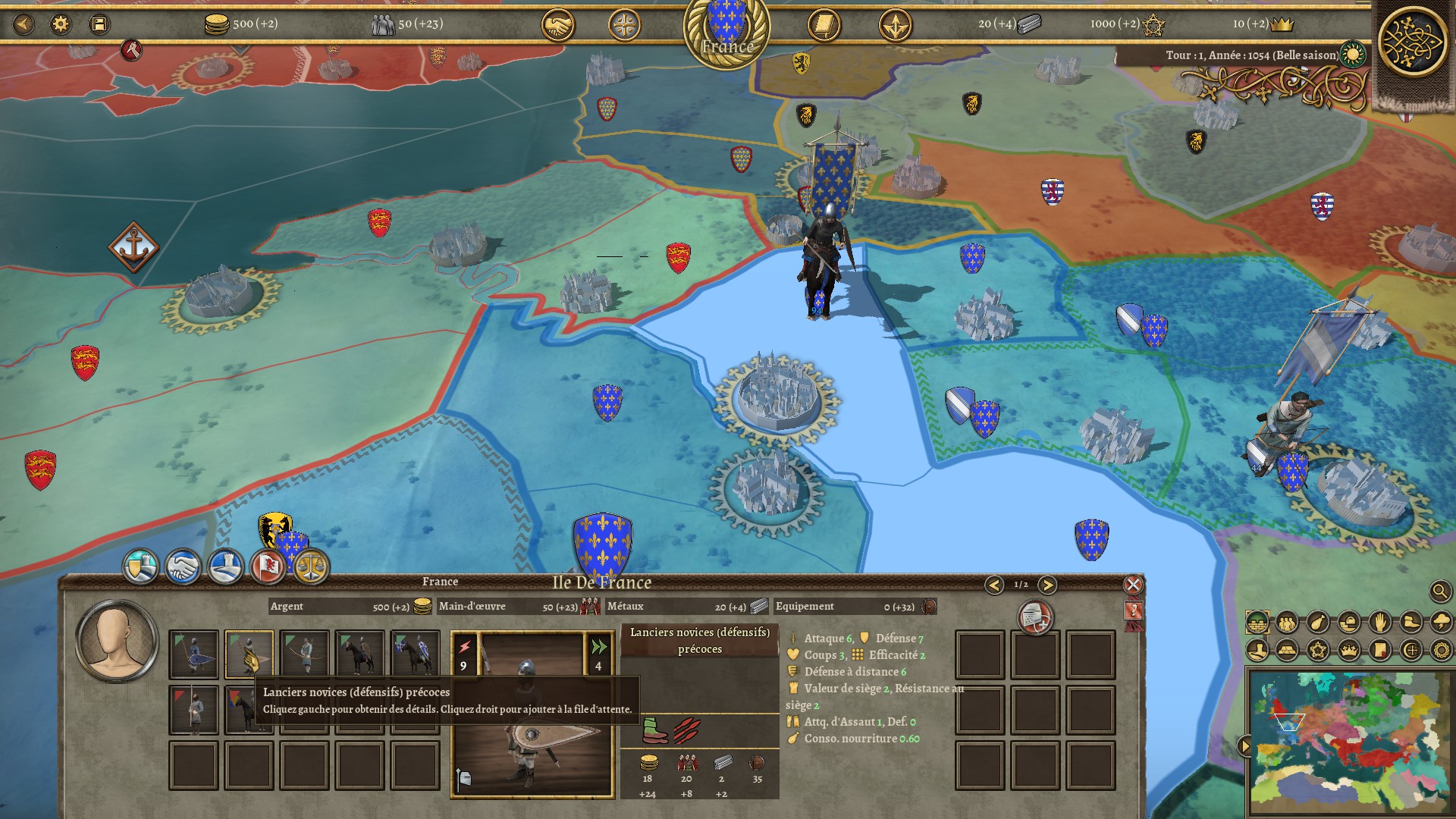Go to the next page of the panel
This screenshot has width=1456, height=819.
coord(1047,585)
